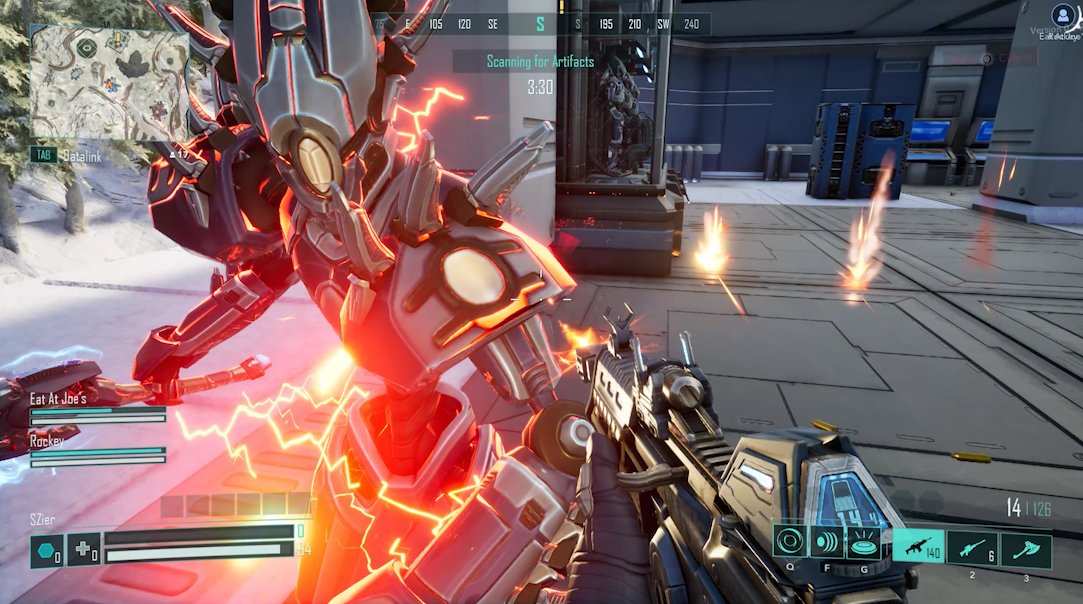Use the medkit plus item slot
Viewport: 1083px width, 604px height.
[83, 550]
